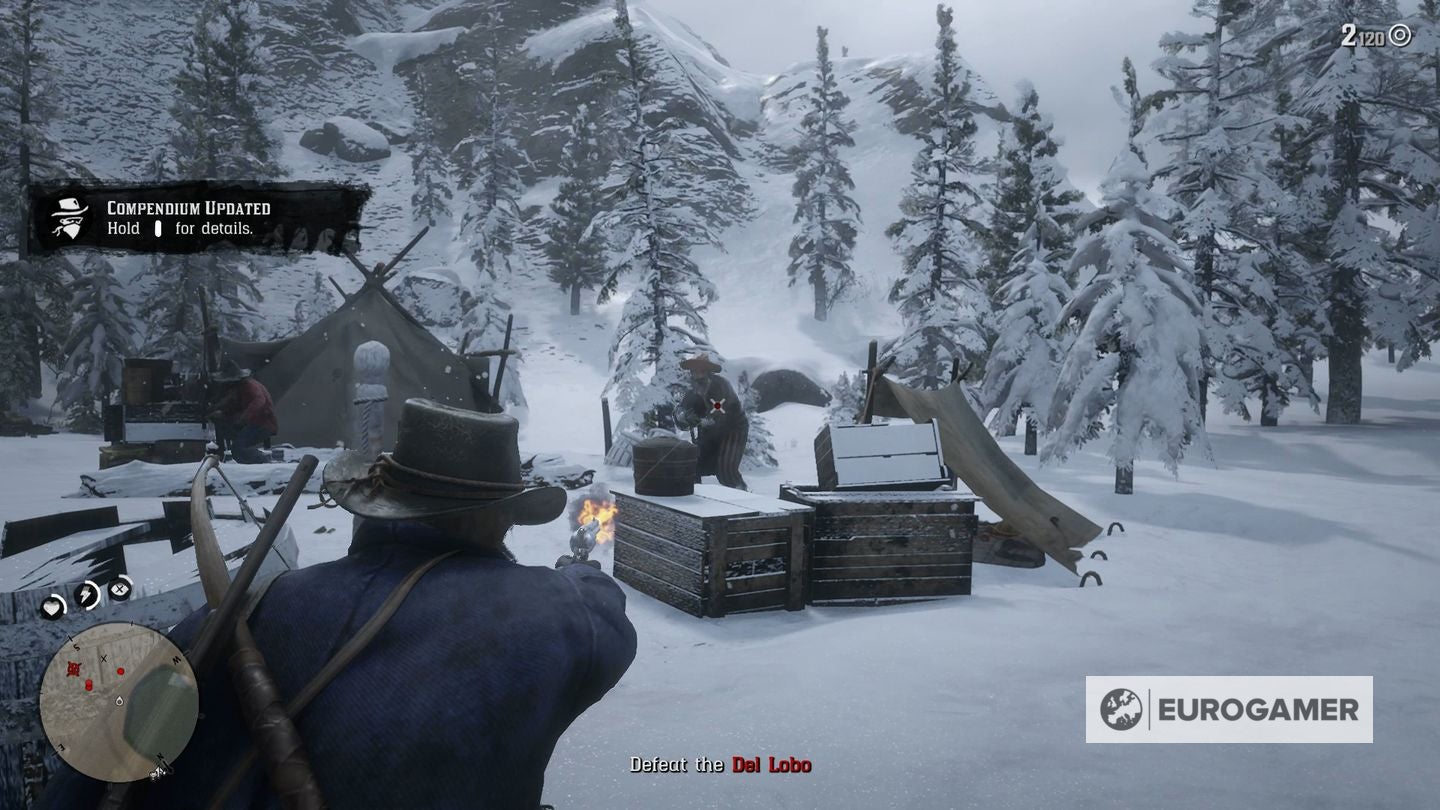Click the Eurogamer watermark logo
The image size is (1440, 810).
point(1228,710)
